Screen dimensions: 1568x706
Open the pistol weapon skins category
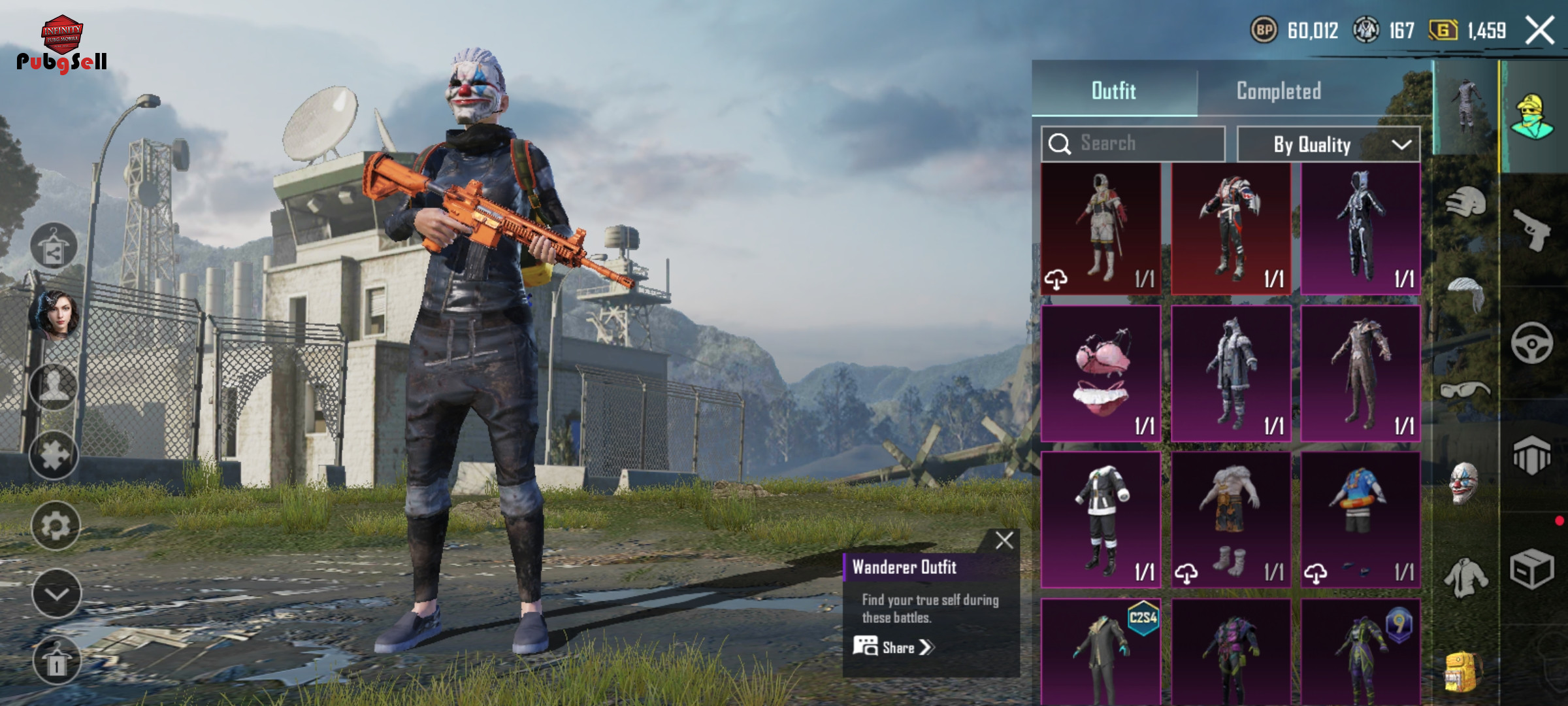pos(1532,229)
